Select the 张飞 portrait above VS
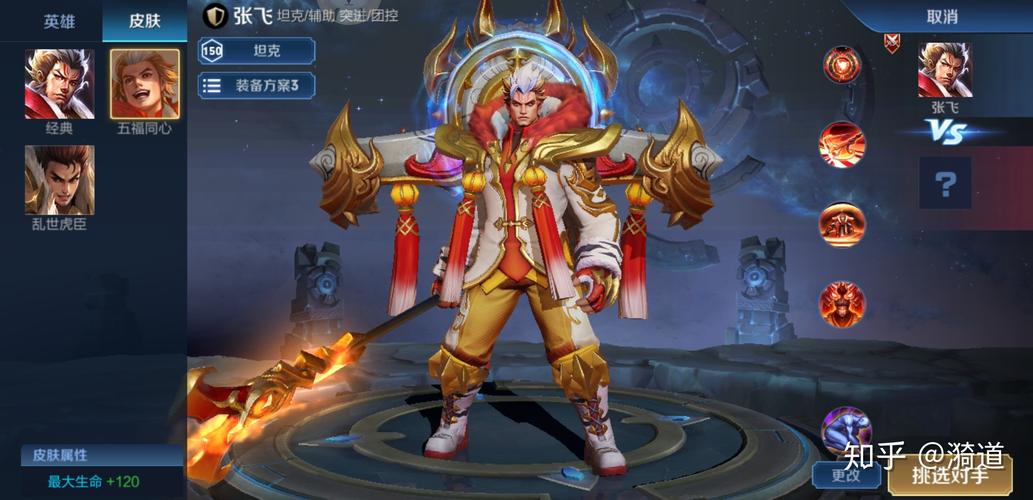Screen dimensions: 1033x500 (x=944, y=69)
